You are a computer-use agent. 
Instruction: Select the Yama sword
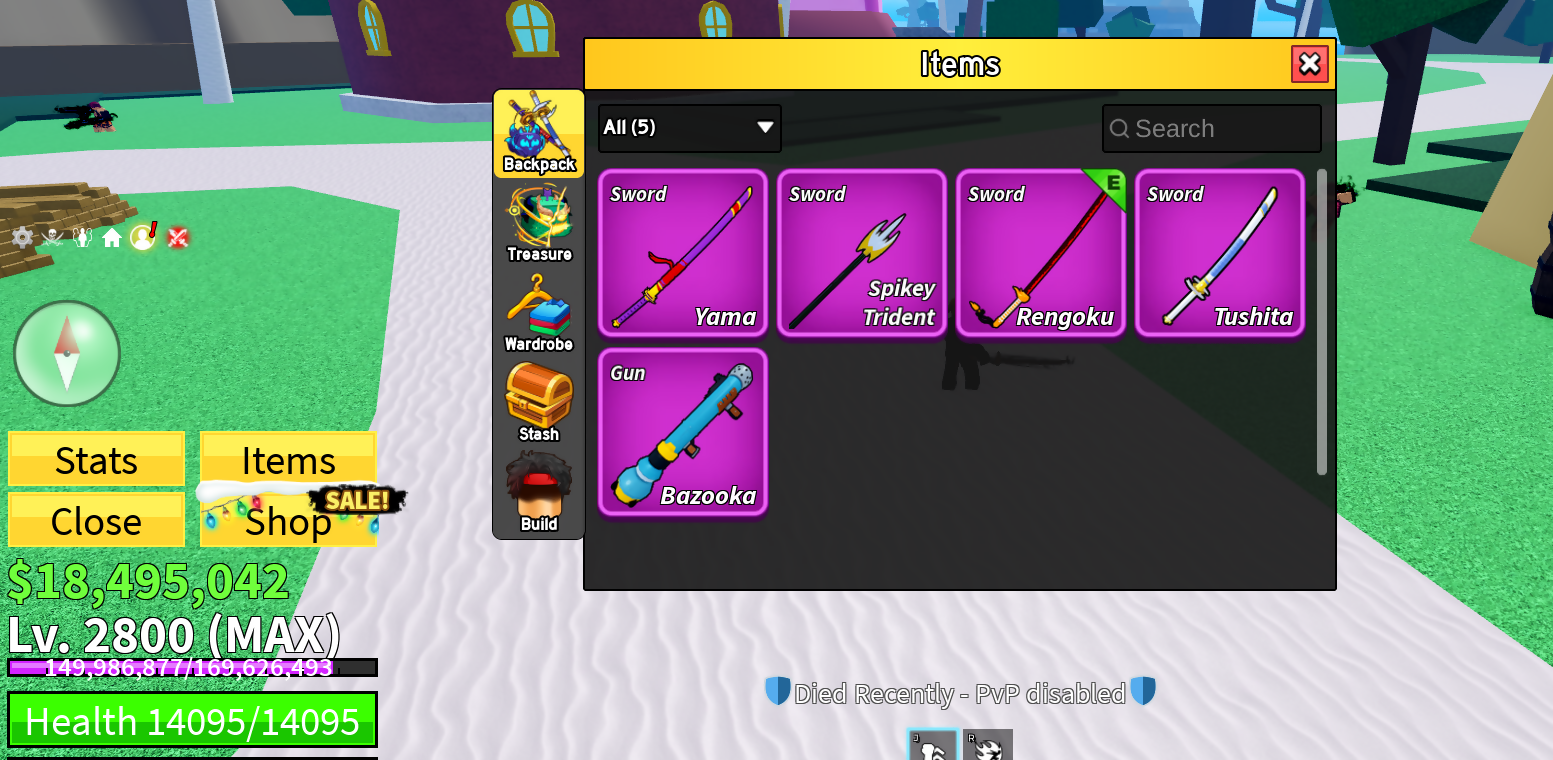coord(683,253)
